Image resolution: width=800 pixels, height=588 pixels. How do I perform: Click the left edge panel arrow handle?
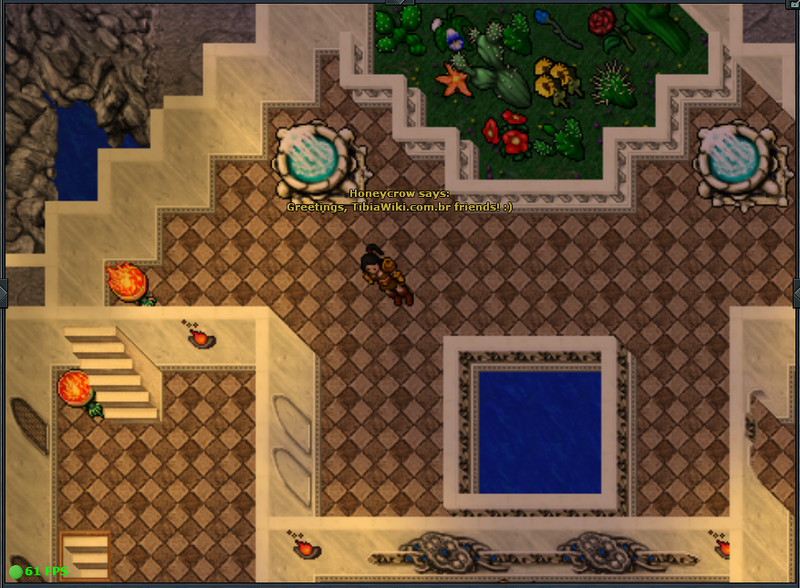(x=3, y=293)
